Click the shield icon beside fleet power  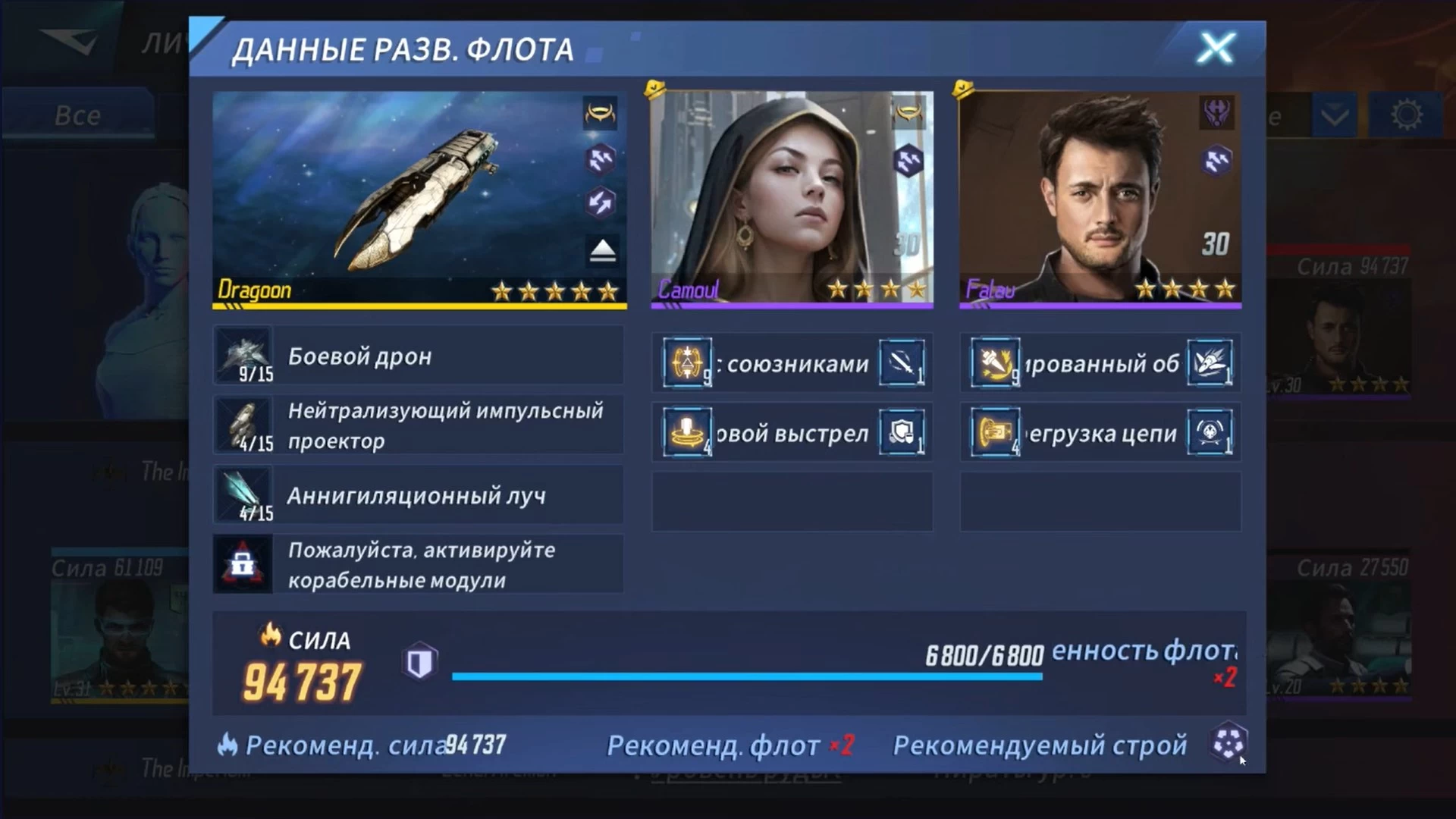click(419, 662)
